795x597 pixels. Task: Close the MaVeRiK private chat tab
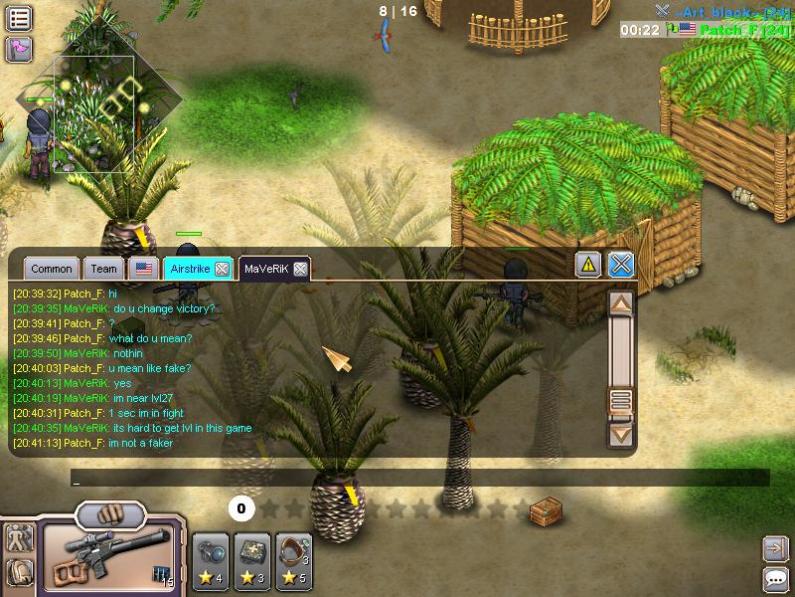(x=300, y=268)
